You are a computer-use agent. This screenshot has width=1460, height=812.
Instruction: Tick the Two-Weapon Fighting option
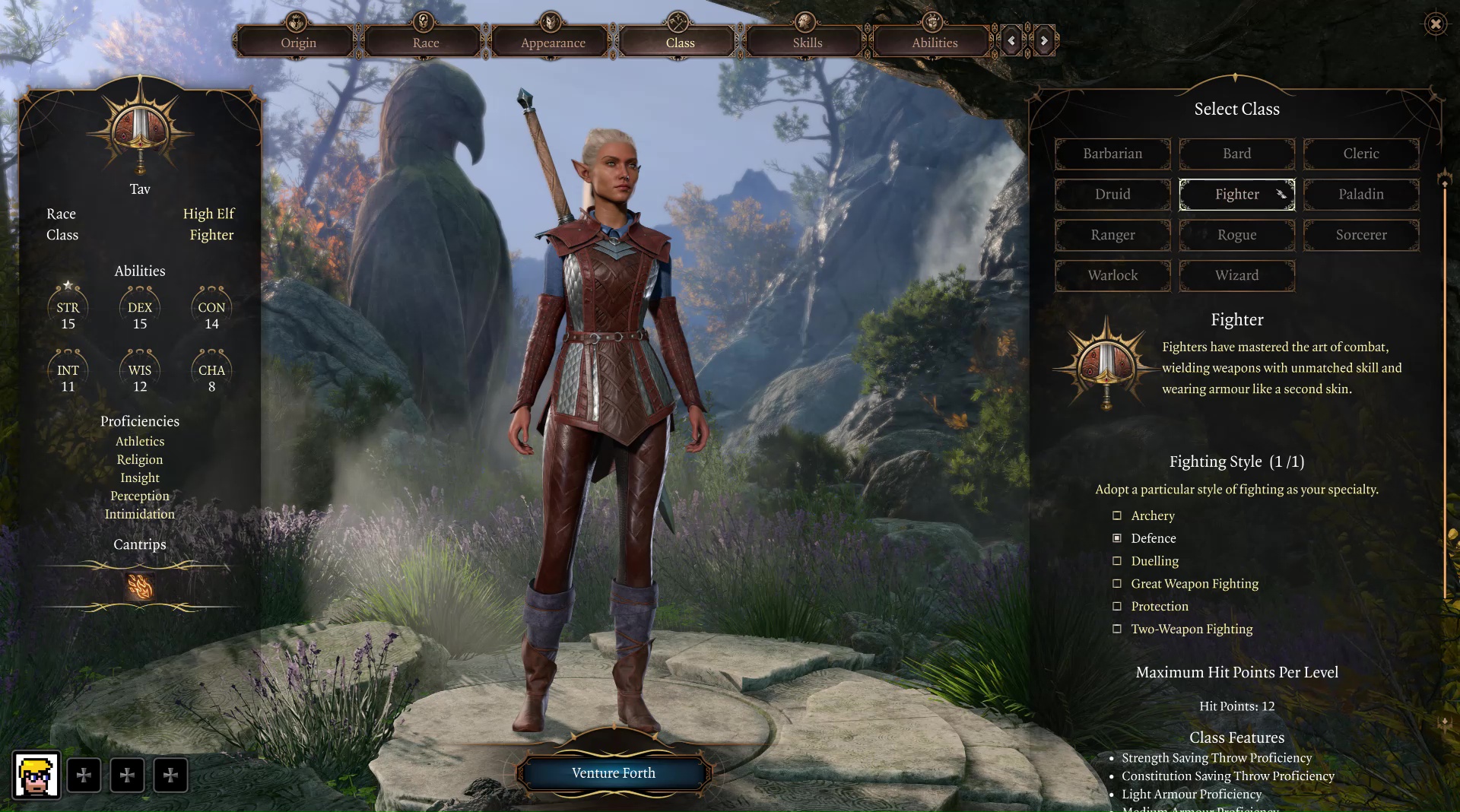pyautogui.click(x=1117, y=629)
